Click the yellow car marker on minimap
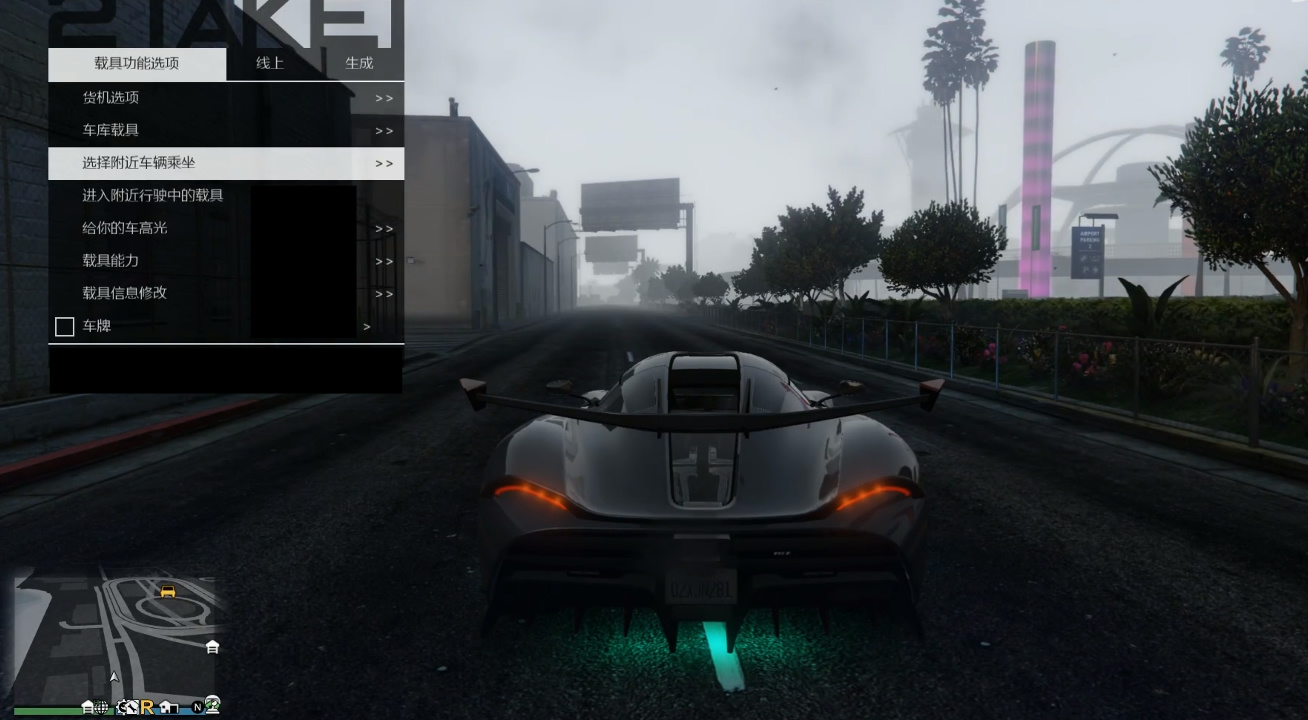 [x=168, y=591]
